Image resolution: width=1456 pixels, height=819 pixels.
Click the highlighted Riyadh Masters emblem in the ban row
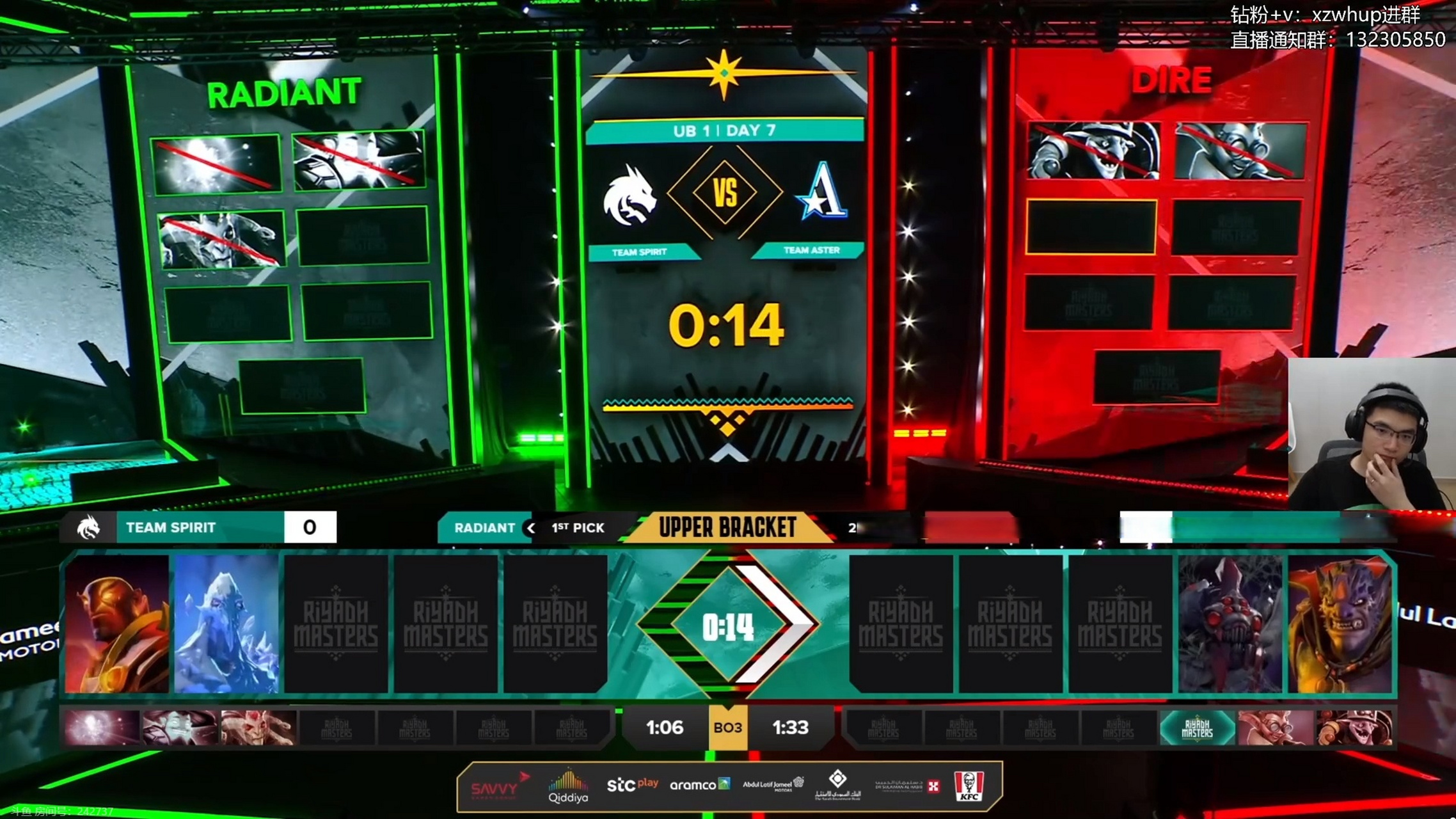point(1196,728)
